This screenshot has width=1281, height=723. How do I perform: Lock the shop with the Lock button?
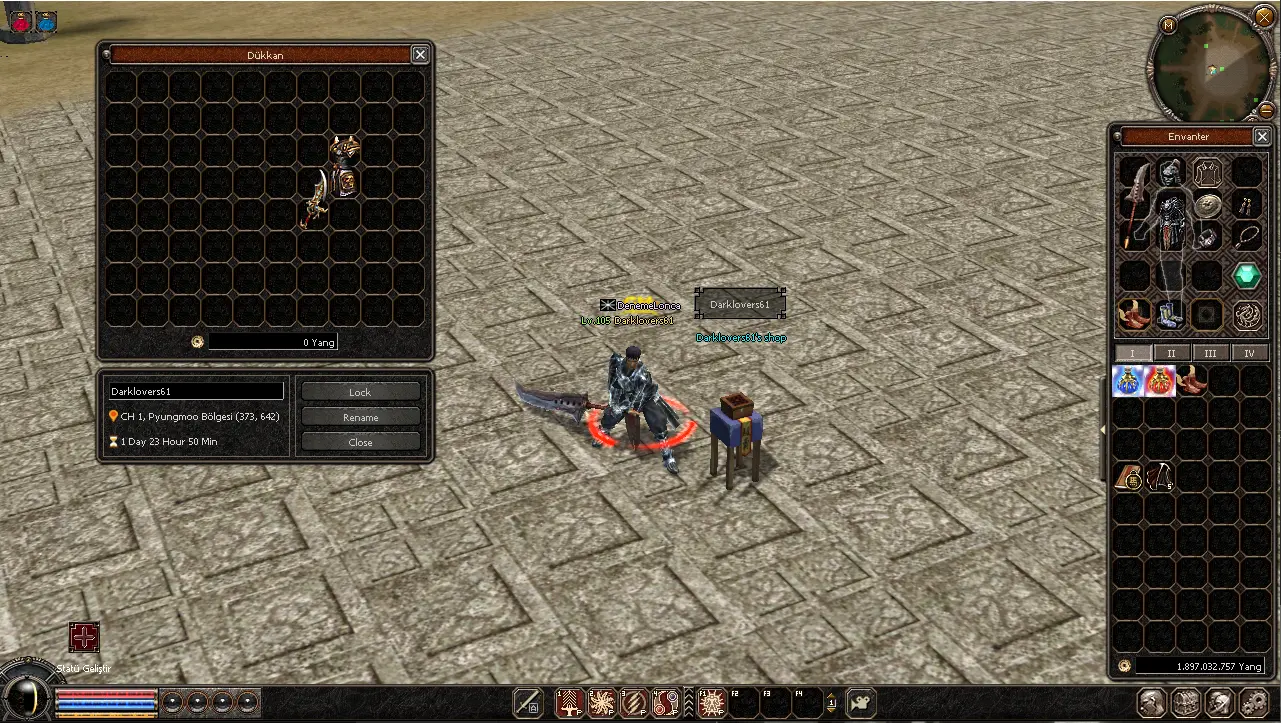pos(360,392)
